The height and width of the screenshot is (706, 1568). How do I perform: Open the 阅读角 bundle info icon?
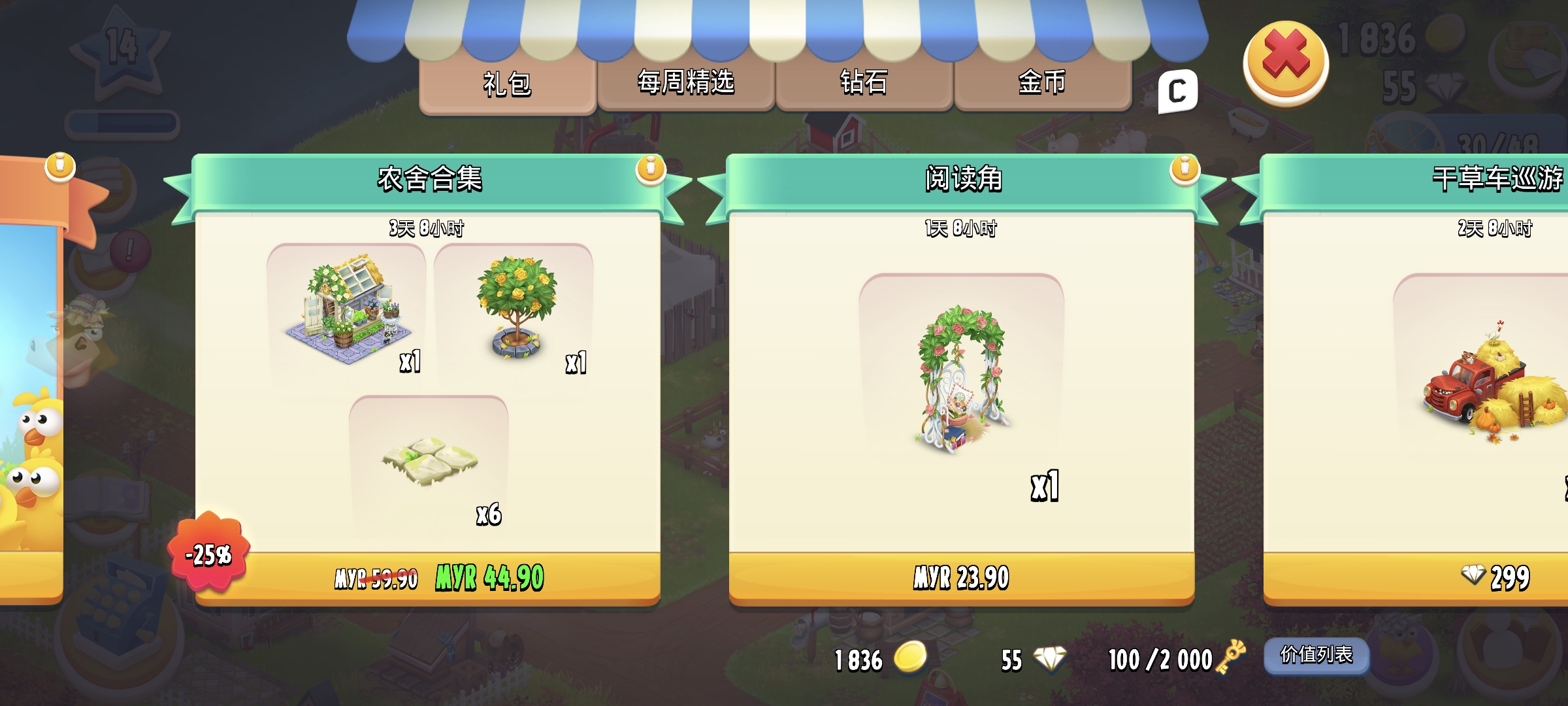1183,169
